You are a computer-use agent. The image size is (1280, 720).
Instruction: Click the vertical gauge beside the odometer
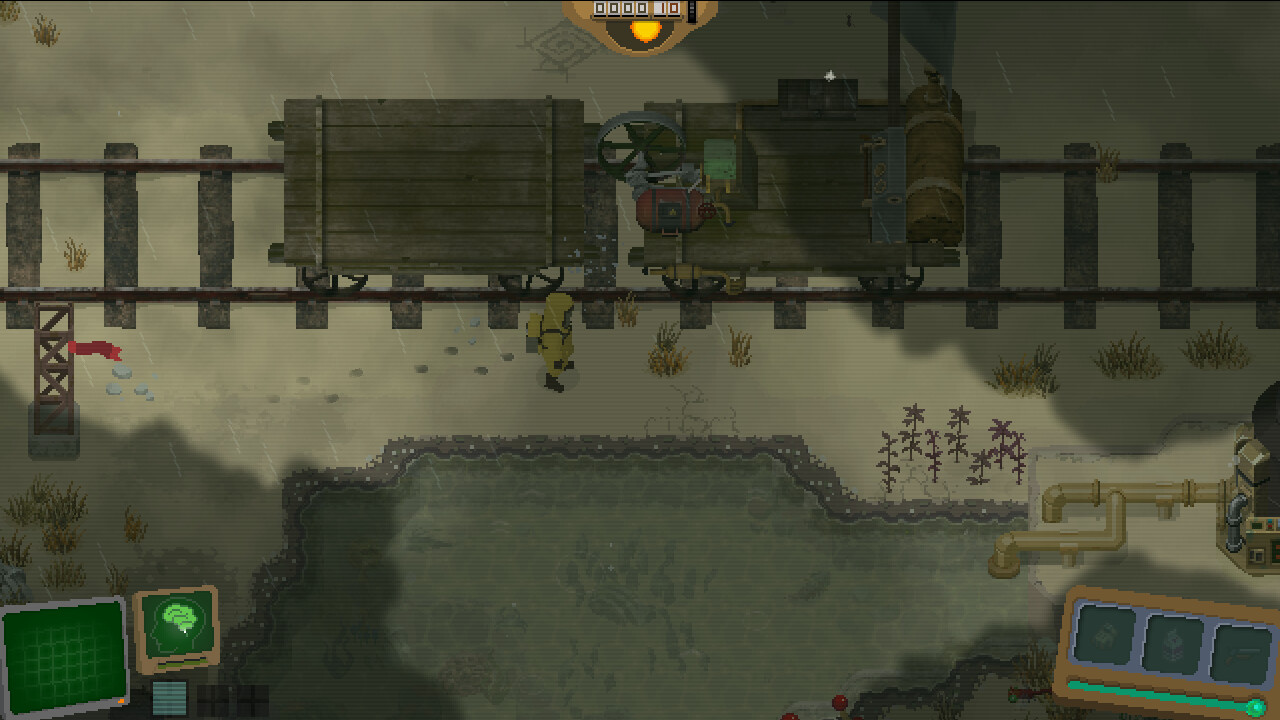click(692, 11)
